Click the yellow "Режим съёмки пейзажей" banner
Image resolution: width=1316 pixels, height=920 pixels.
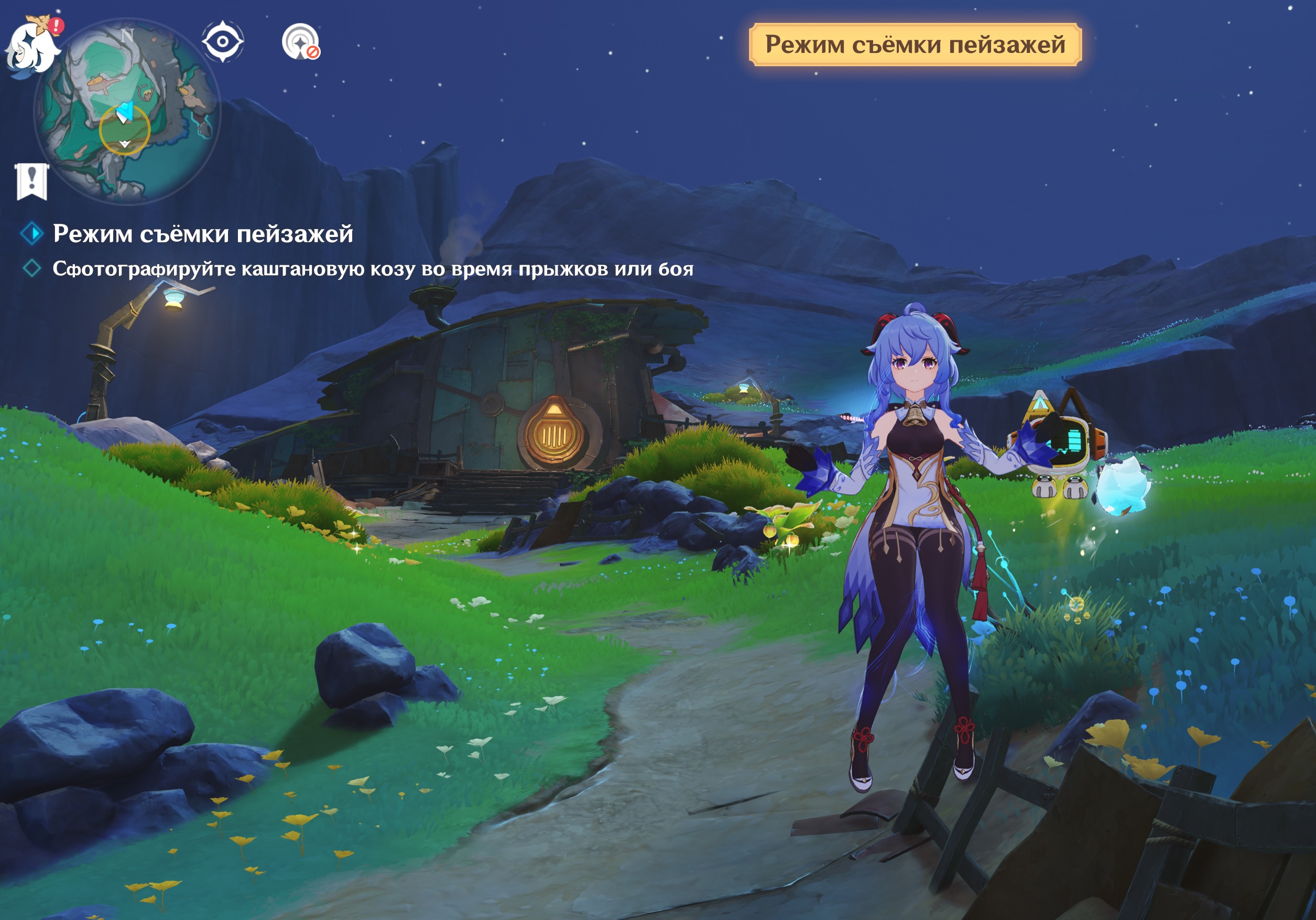coord(915,45)
